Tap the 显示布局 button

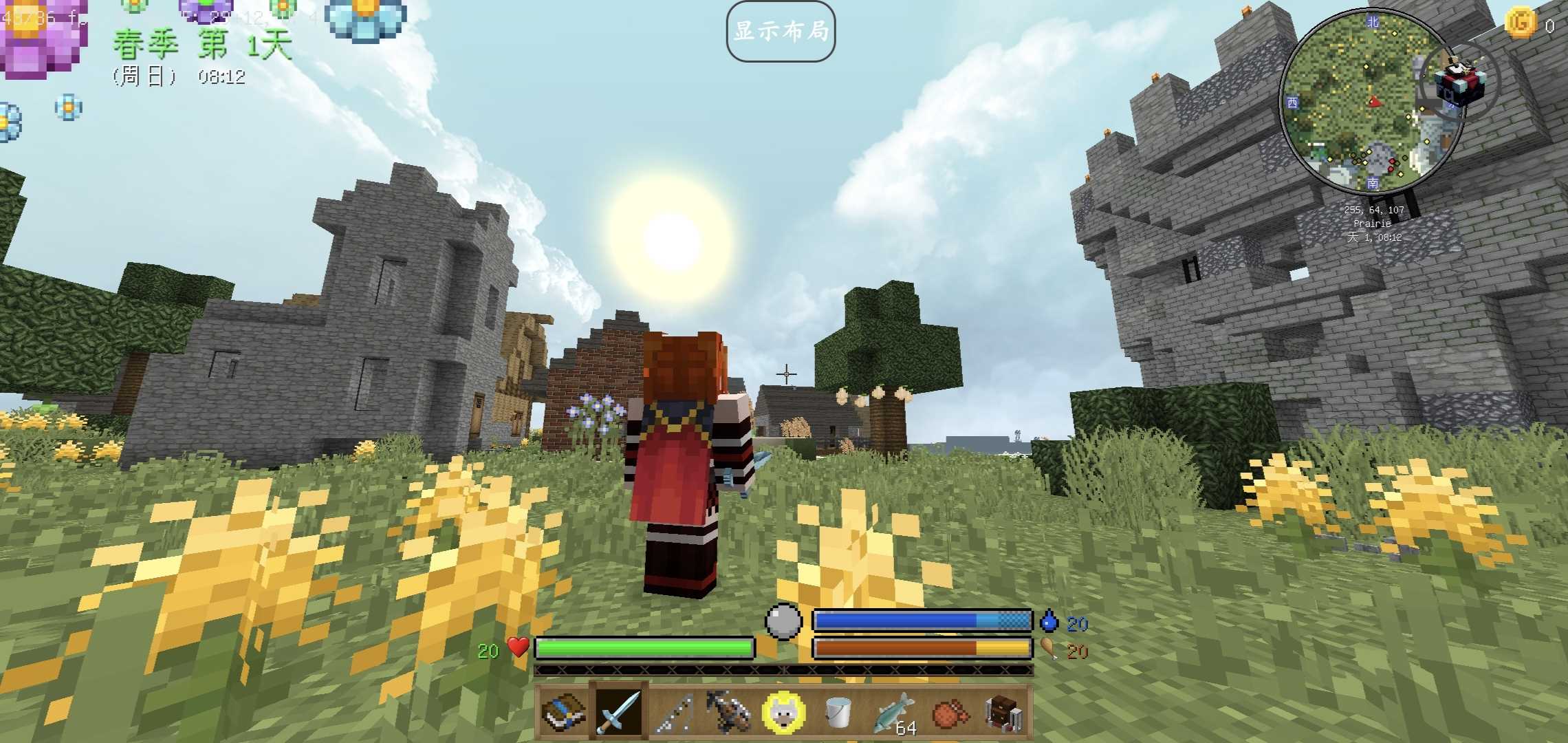point(781,32)
